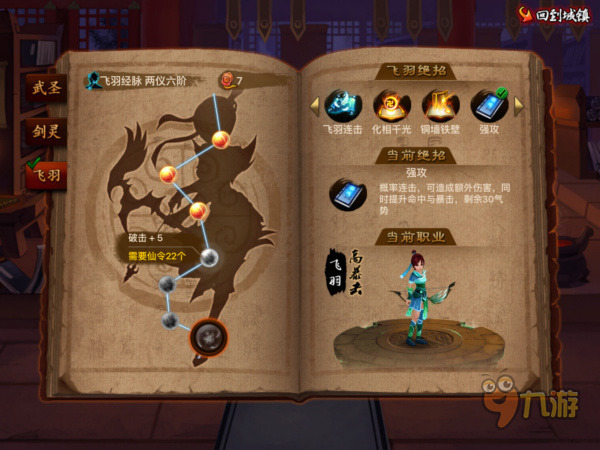Switch to the 武圣 class tab
The width and height of the screenshot is (600, 450).
[x=46, y=89]
